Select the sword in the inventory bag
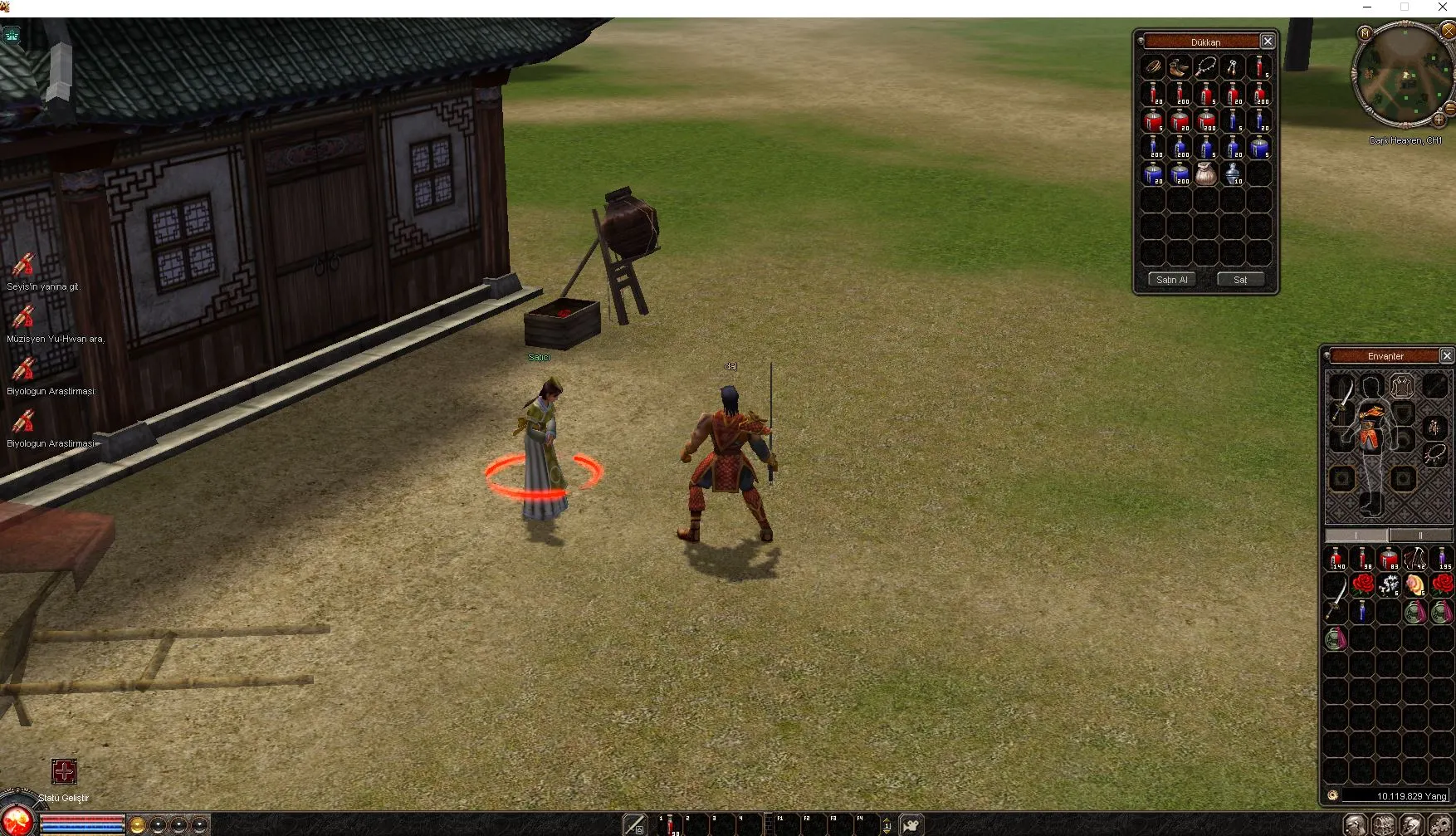1456x836 pixels. tap(1336, 598)
